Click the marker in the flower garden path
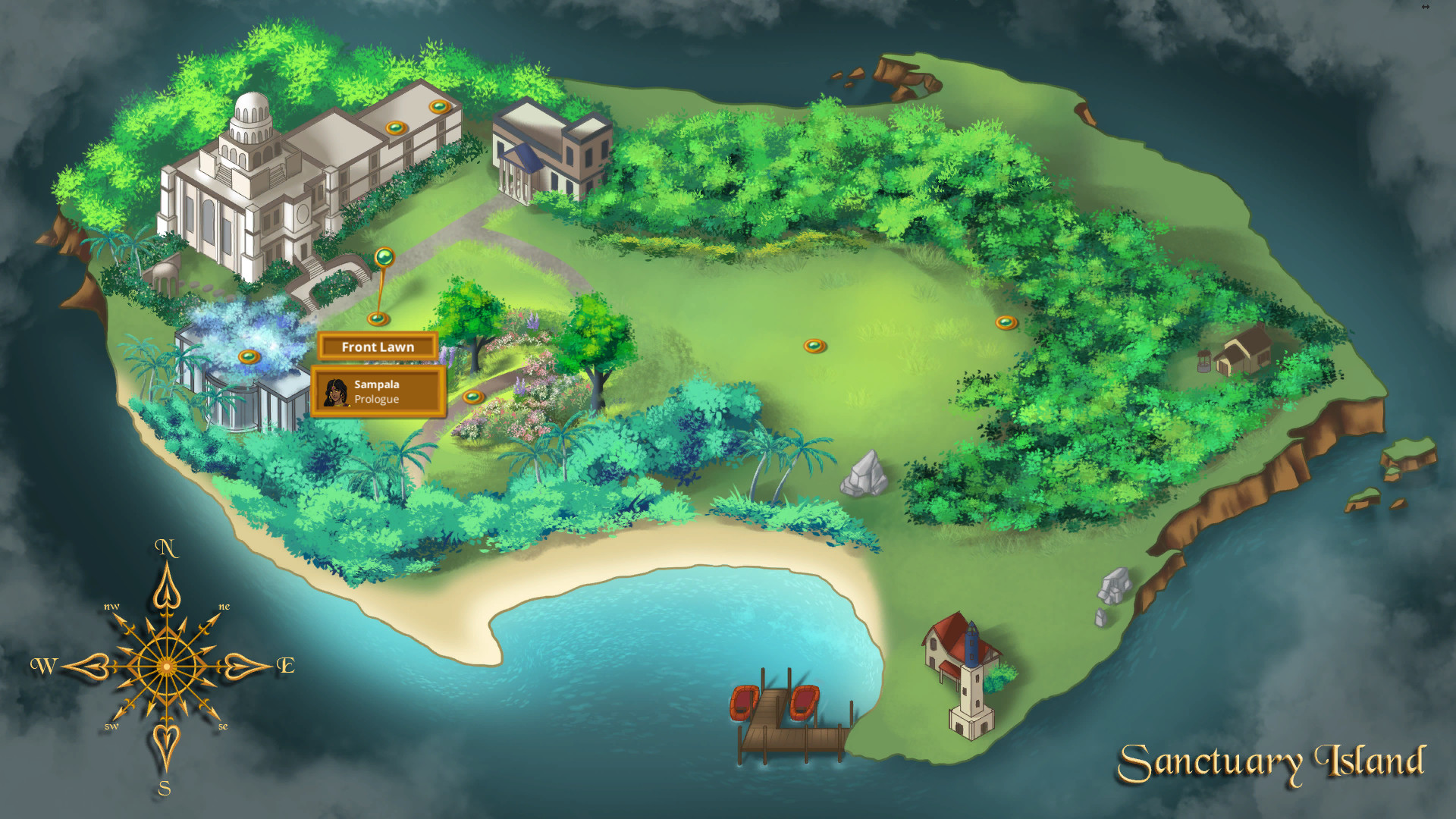 [472, 396]
